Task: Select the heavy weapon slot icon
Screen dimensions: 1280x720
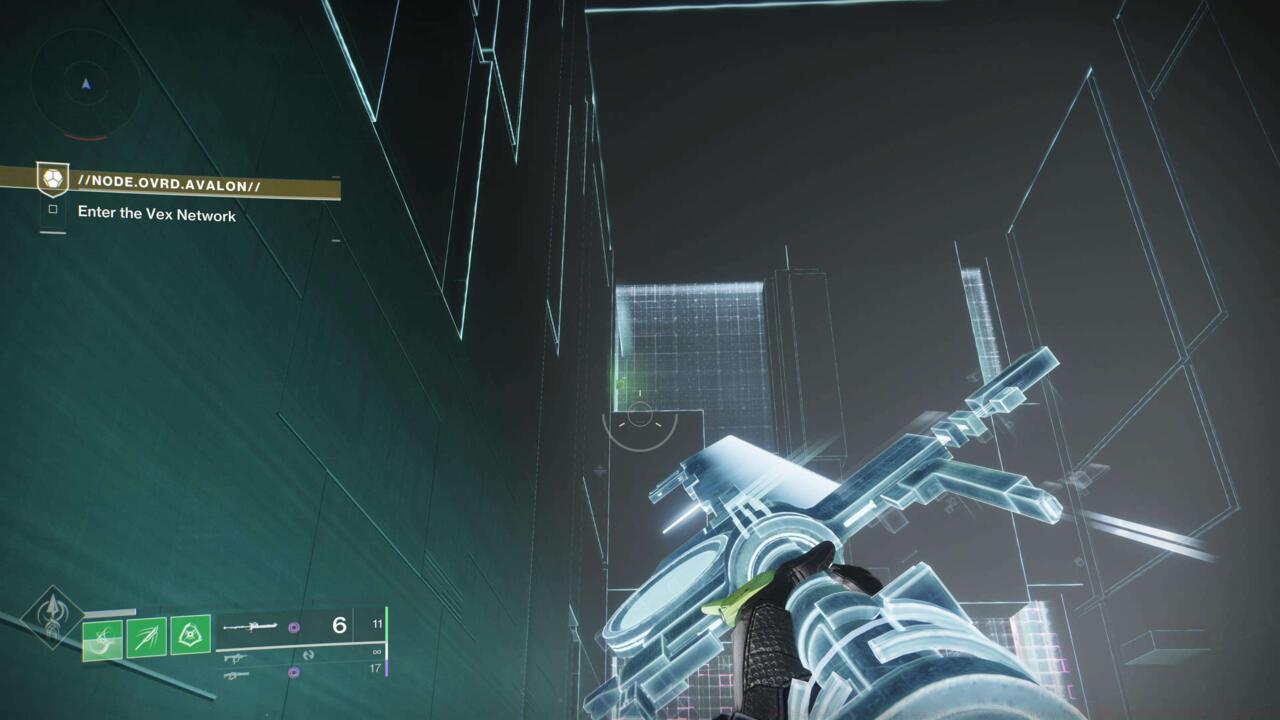Action: pos(237,675)
